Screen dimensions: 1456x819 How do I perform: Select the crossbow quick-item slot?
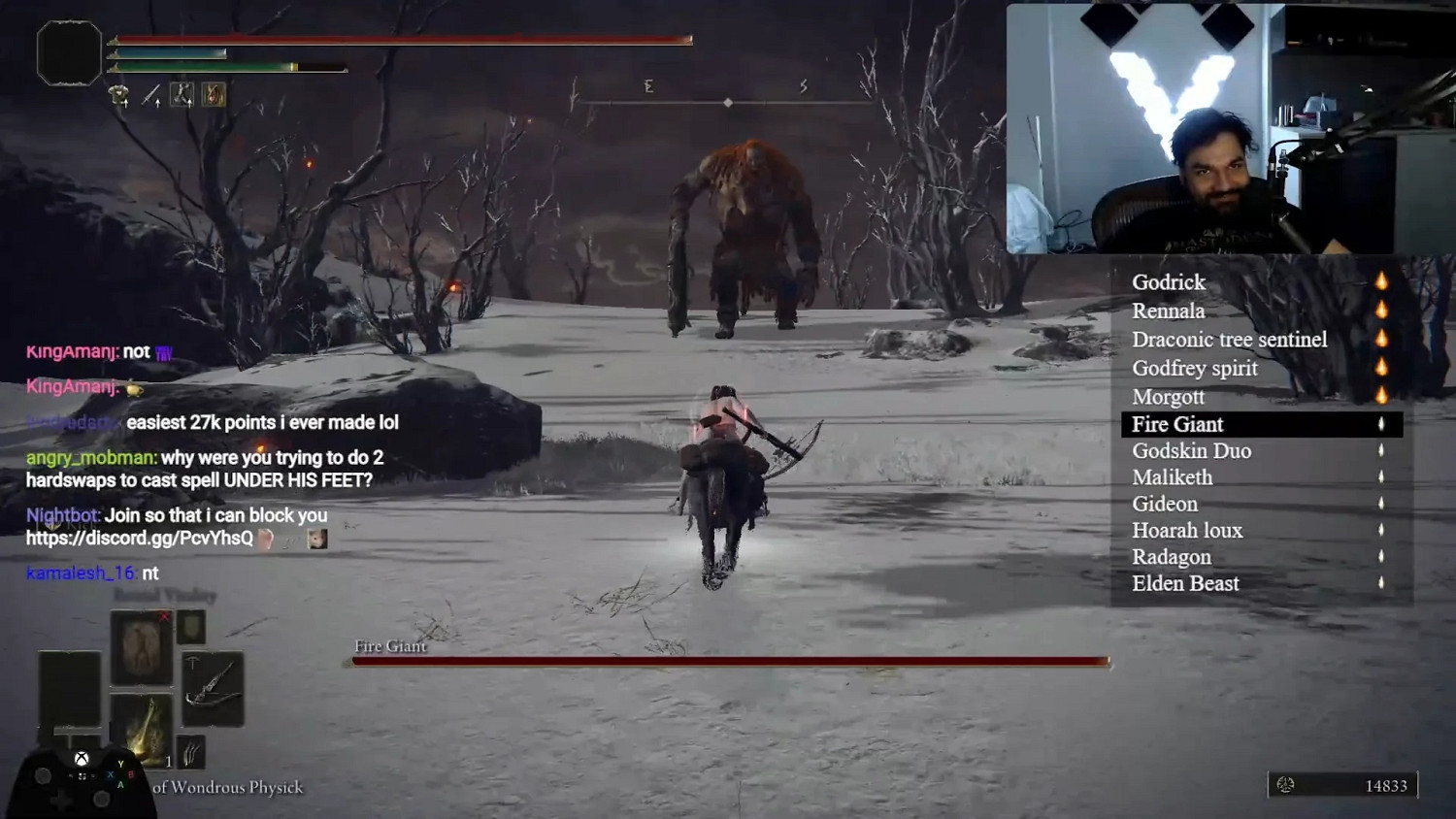(x=213, y=683)
